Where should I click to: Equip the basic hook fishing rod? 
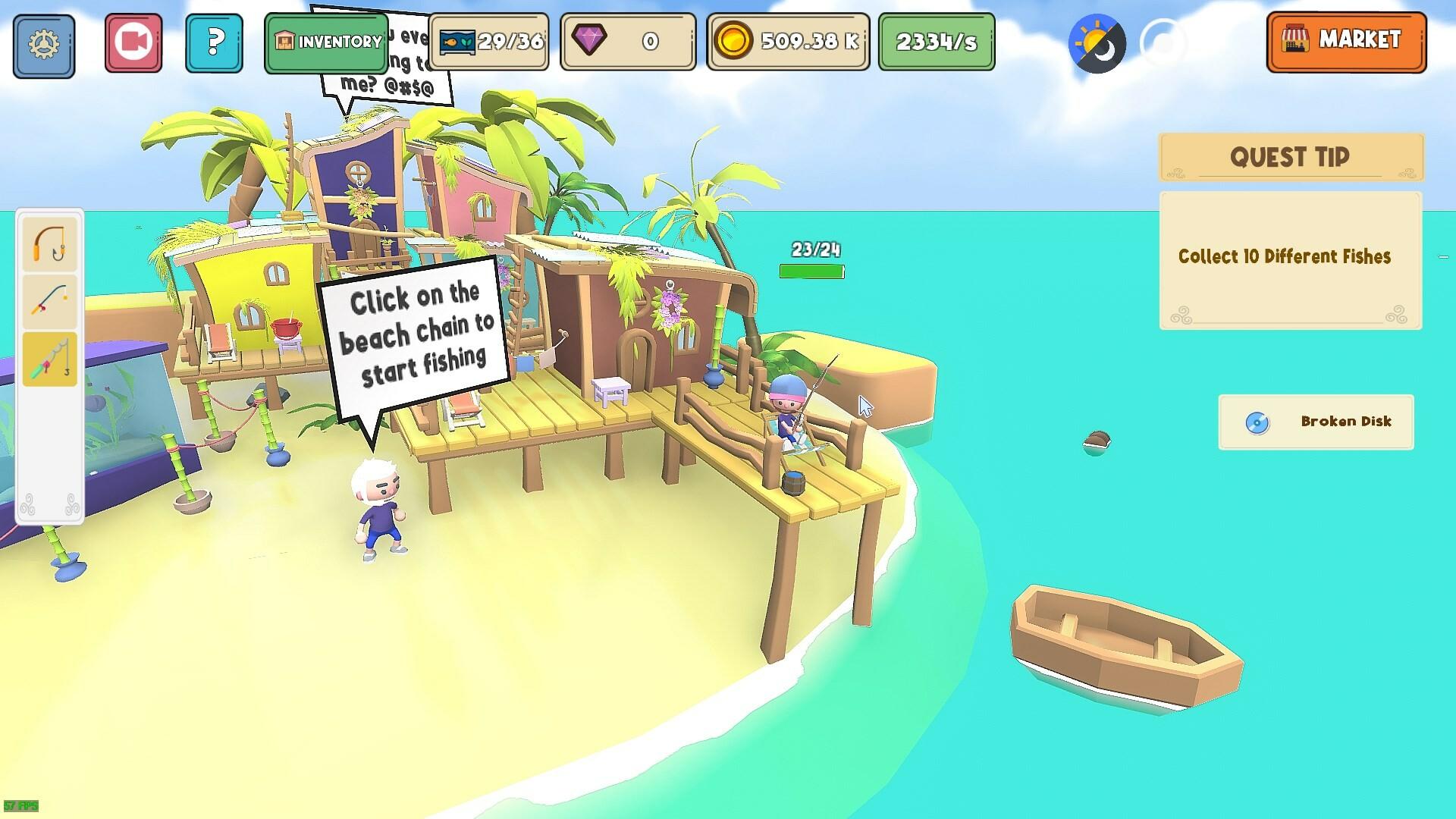pos(49,246)
